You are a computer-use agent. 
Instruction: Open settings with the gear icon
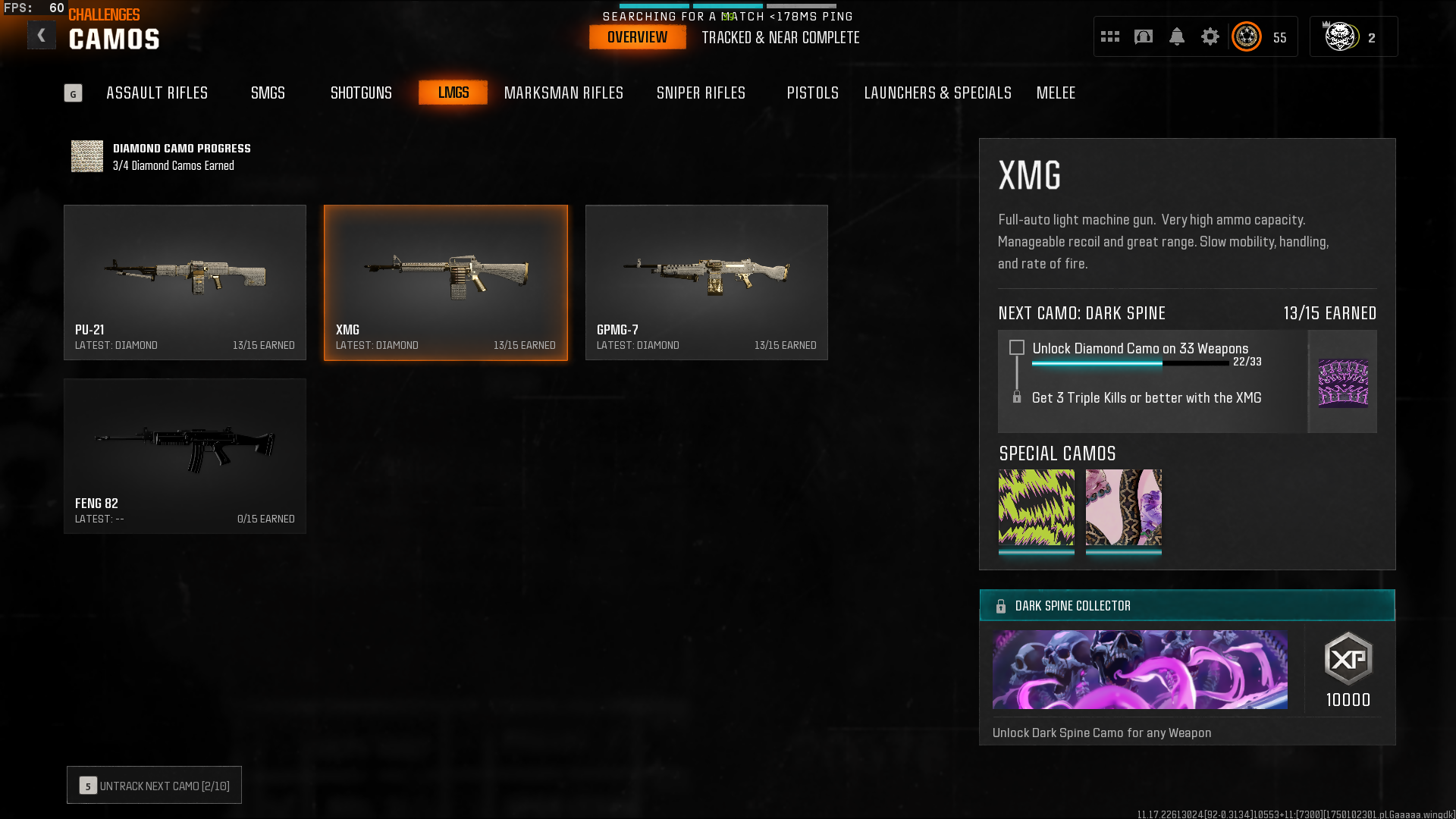tap(1210, 36)
